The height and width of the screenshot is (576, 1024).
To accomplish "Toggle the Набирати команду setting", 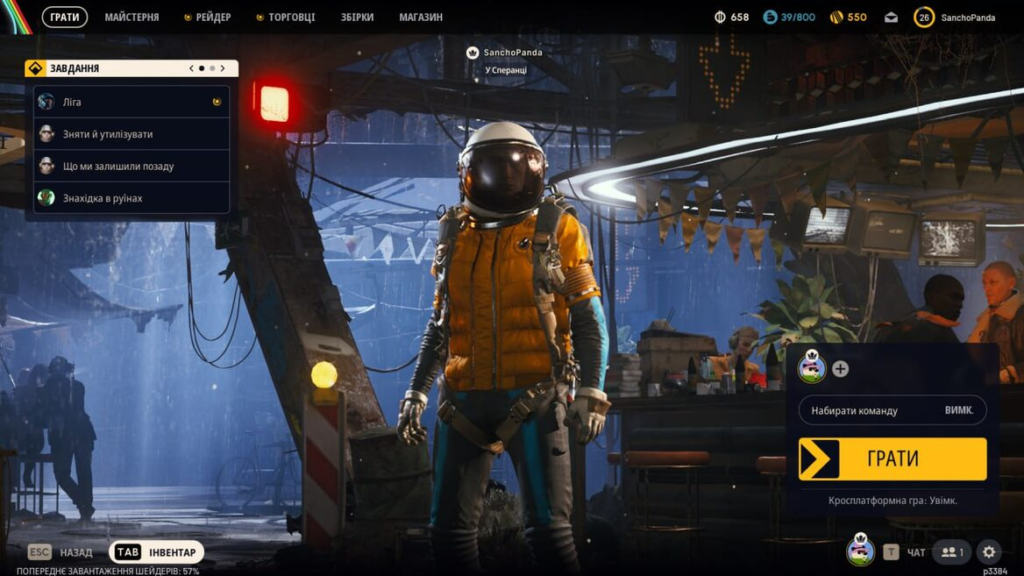I will click(892, 410).
